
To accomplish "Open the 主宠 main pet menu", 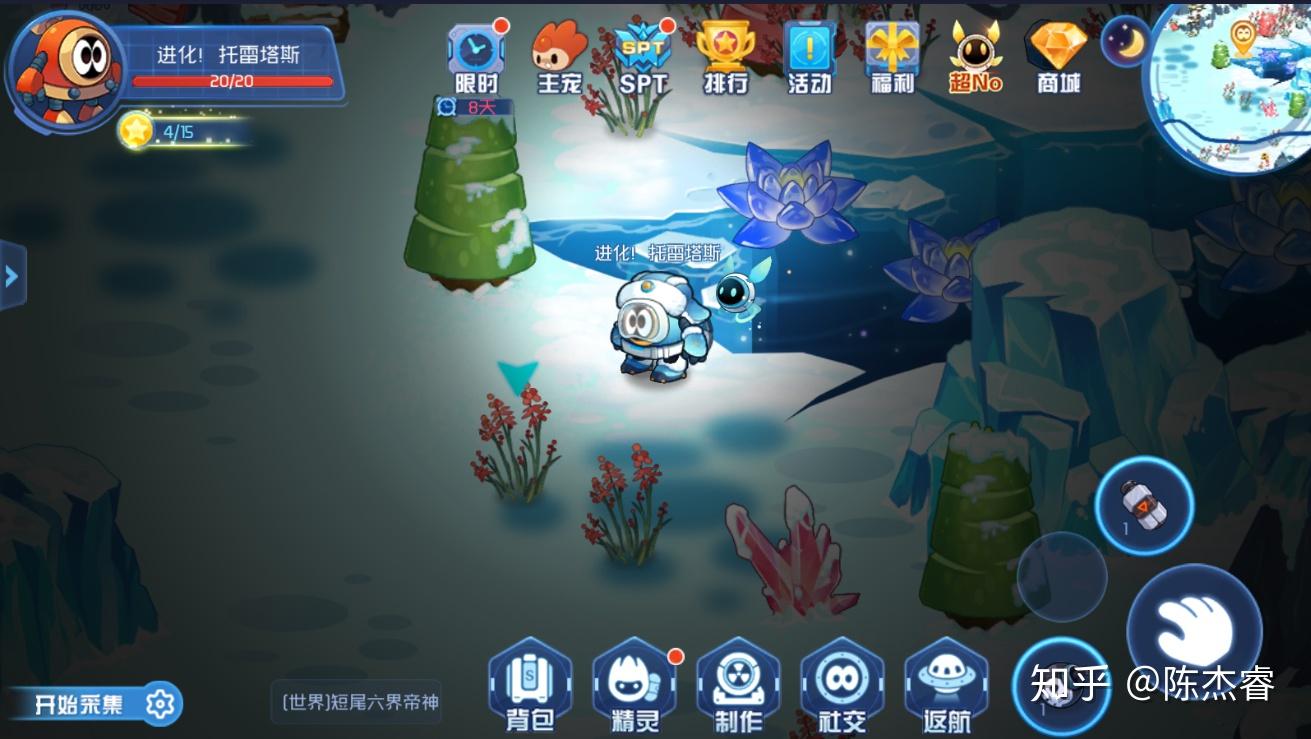I will [x=559, y=56].
